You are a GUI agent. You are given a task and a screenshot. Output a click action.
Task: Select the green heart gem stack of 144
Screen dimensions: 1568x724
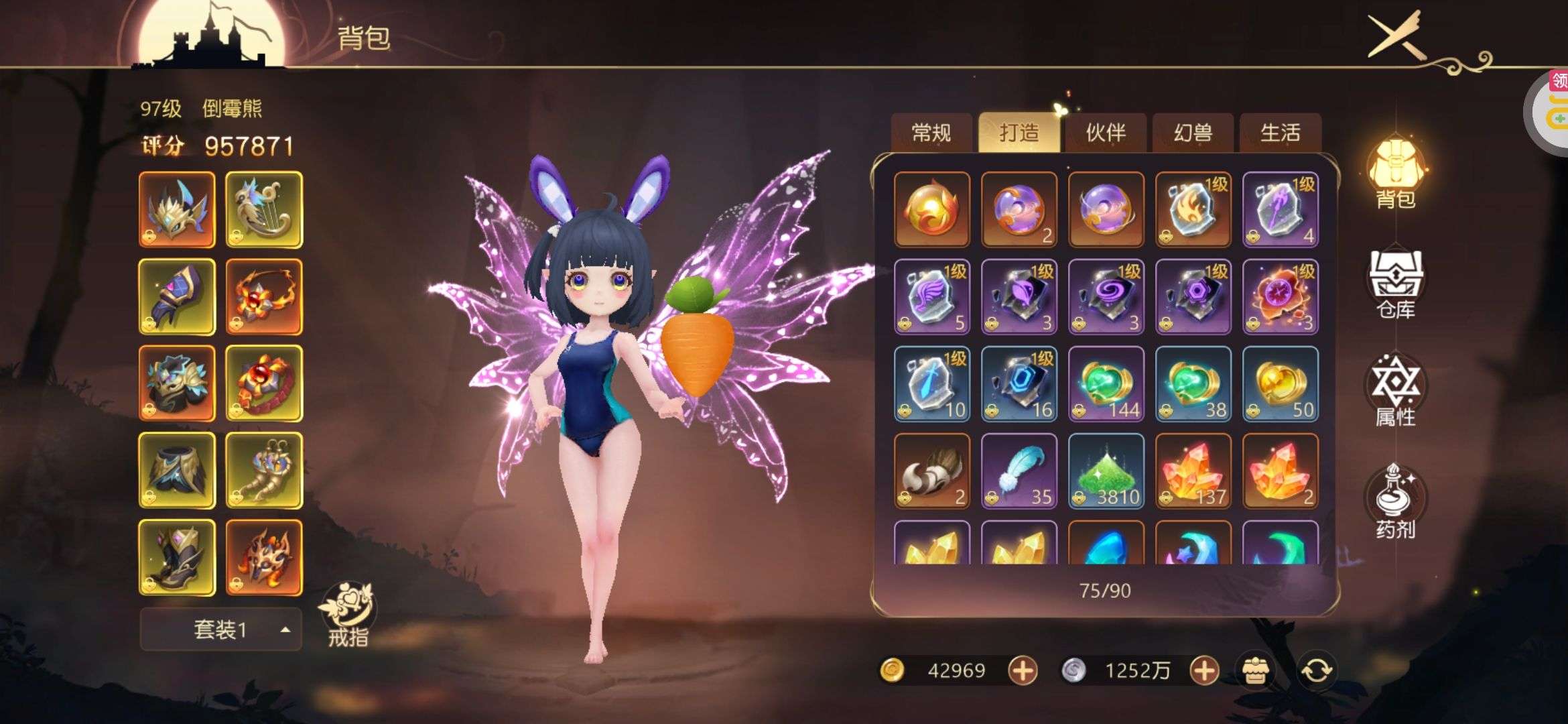pyautogui.click(x=1106, y=383)
